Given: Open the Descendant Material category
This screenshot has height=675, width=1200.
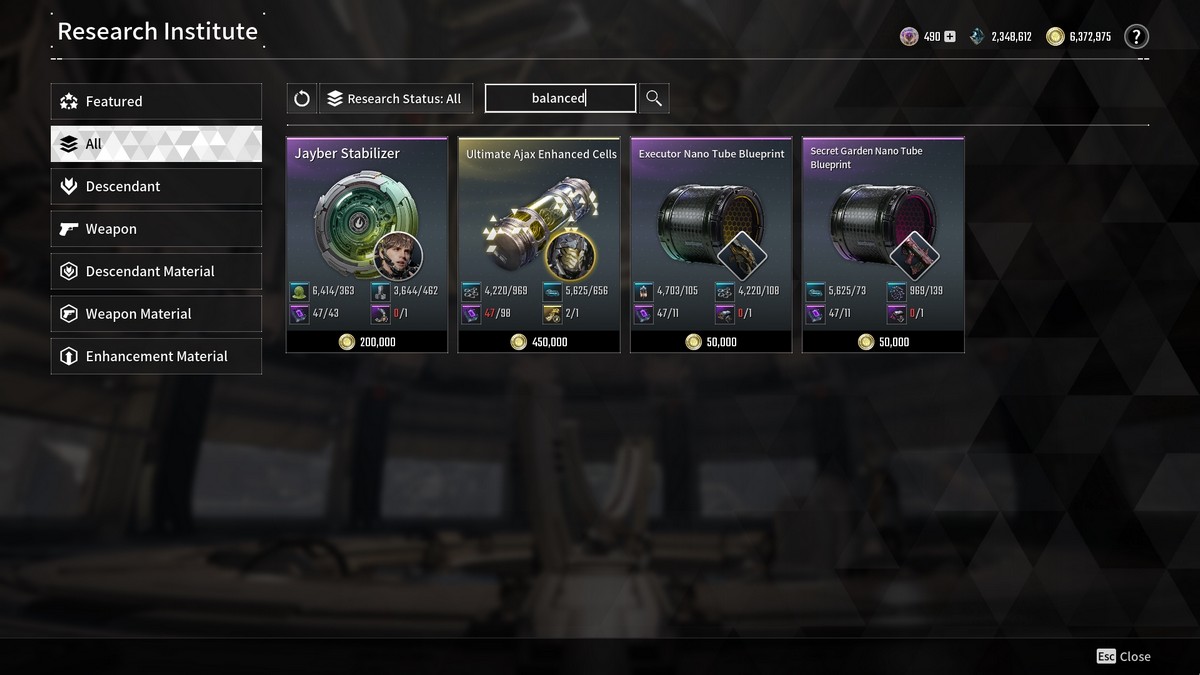Looking at the screenshot, I should click(156, 271).
